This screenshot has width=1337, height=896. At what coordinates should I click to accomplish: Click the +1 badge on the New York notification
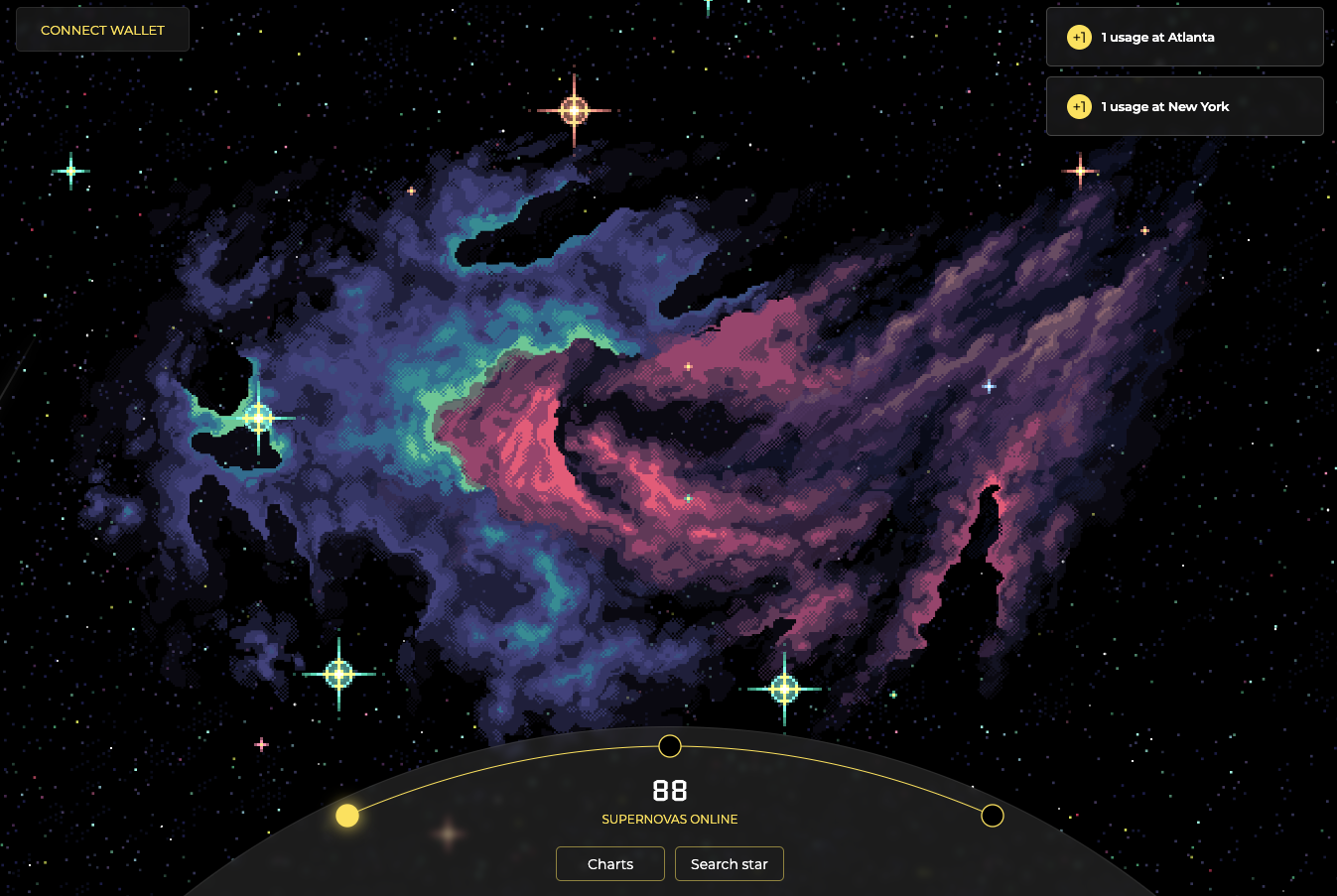coord(1078,106)
